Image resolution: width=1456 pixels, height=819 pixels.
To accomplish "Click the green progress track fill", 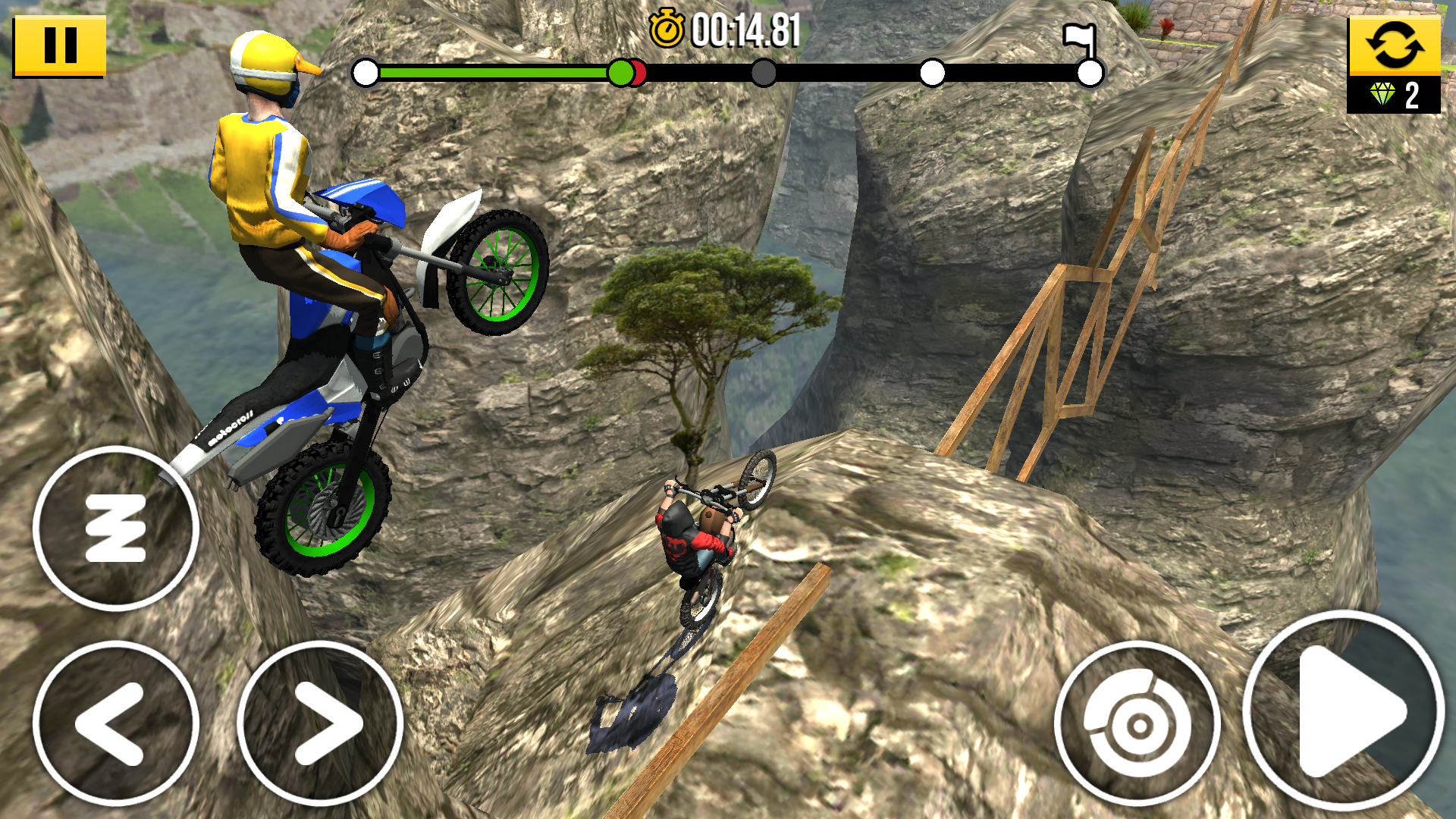I will [493, 72].
